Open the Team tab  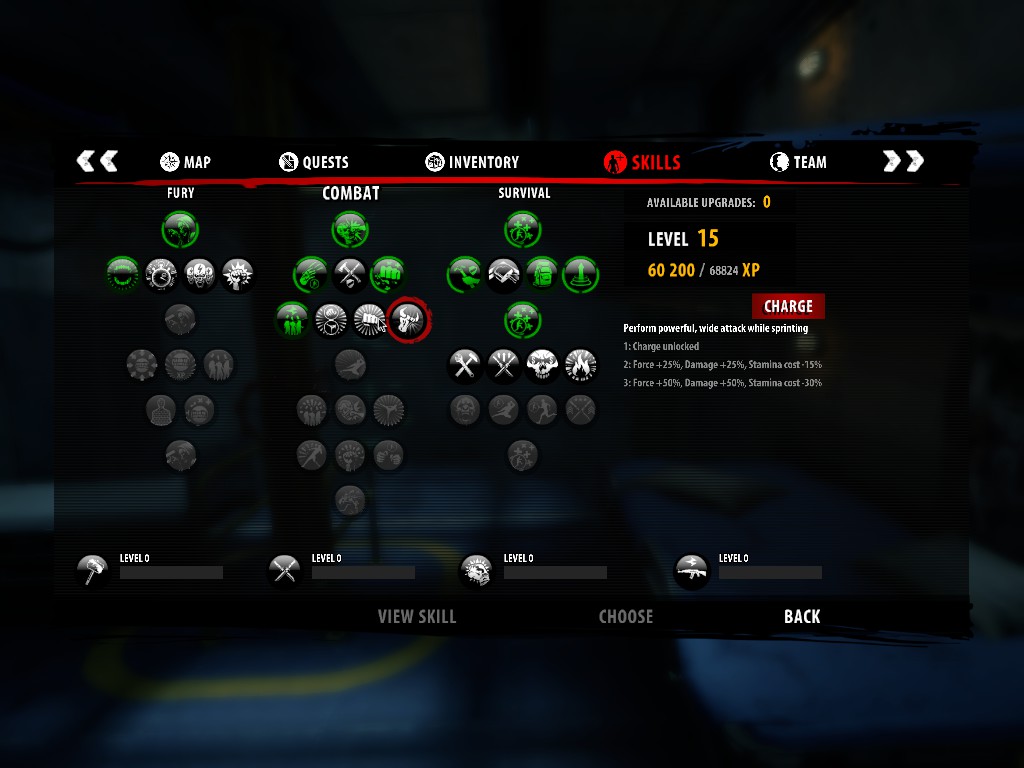pyautogui.click(x=798, y=162)
